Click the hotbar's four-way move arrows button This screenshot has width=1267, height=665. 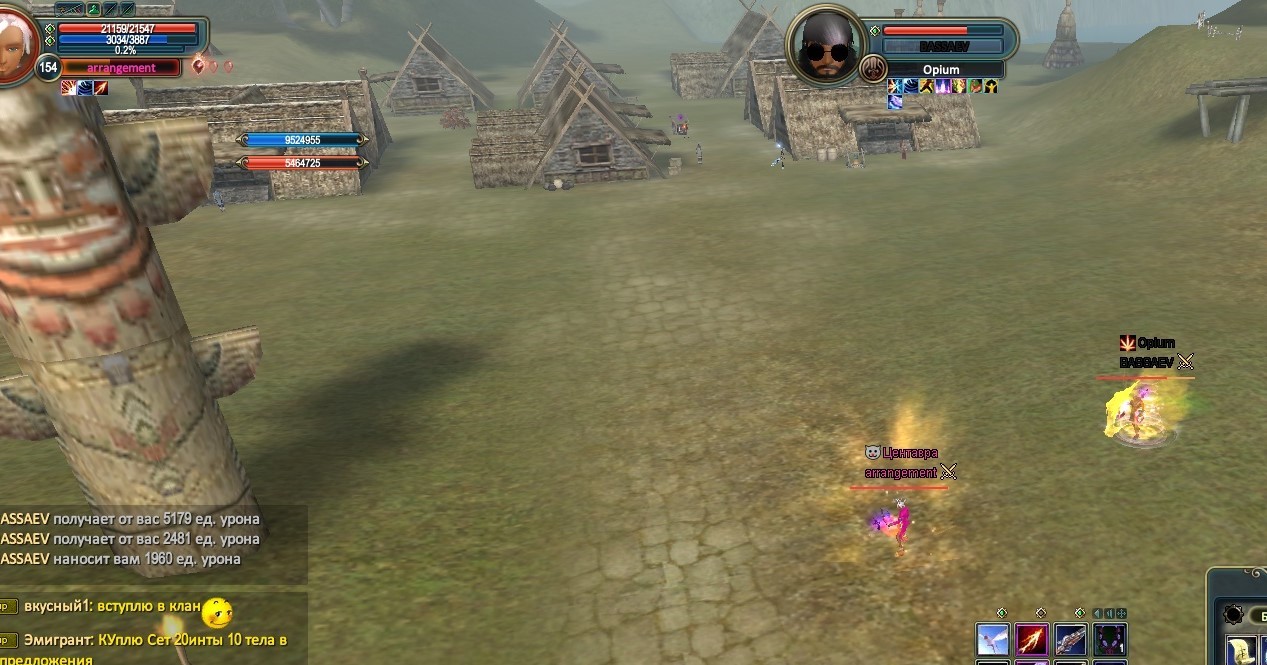click(x=1122, y=613)
